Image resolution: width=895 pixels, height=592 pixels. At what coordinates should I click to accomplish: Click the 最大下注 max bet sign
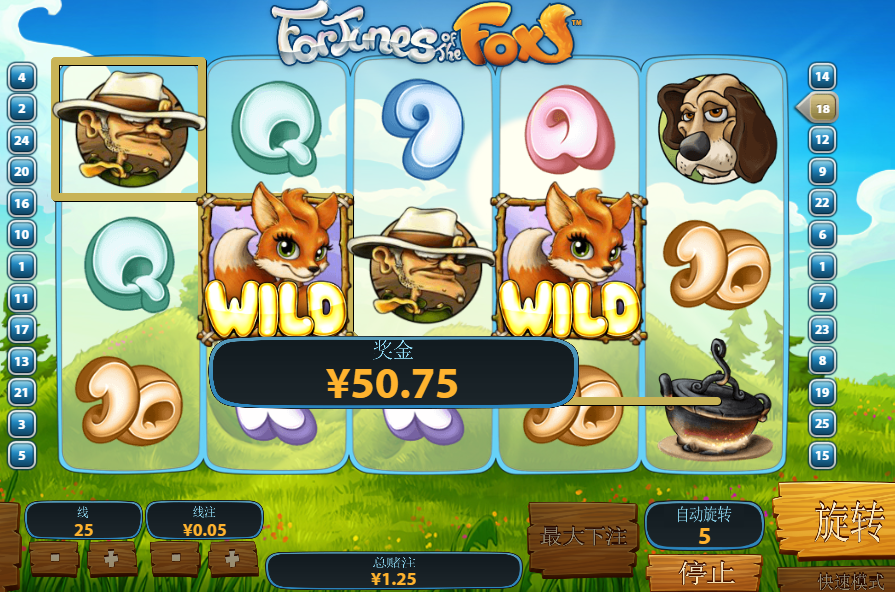583,537
